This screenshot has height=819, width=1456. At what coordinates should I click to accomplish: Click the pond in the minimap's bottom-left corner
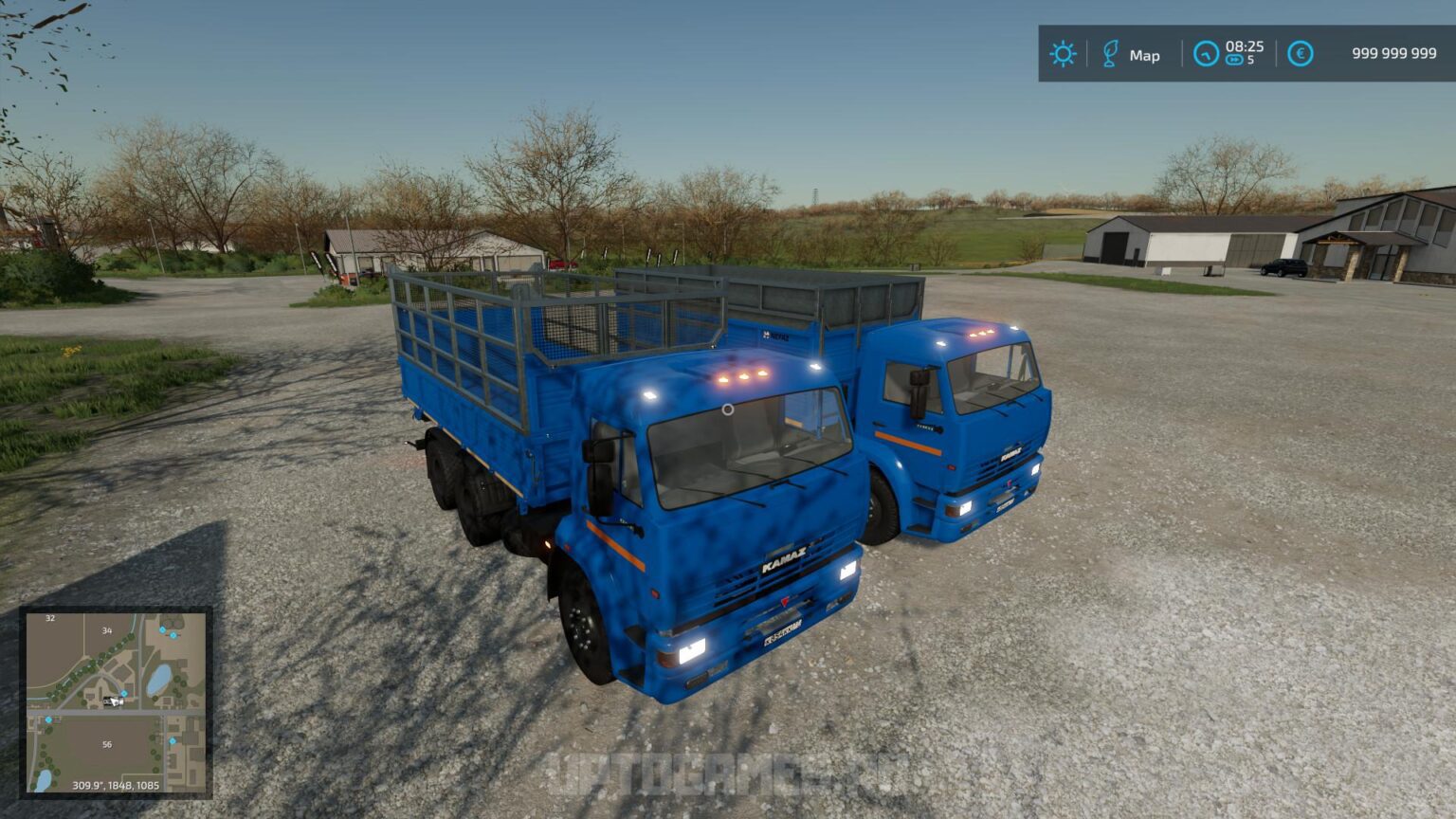(x=42, y=780)
